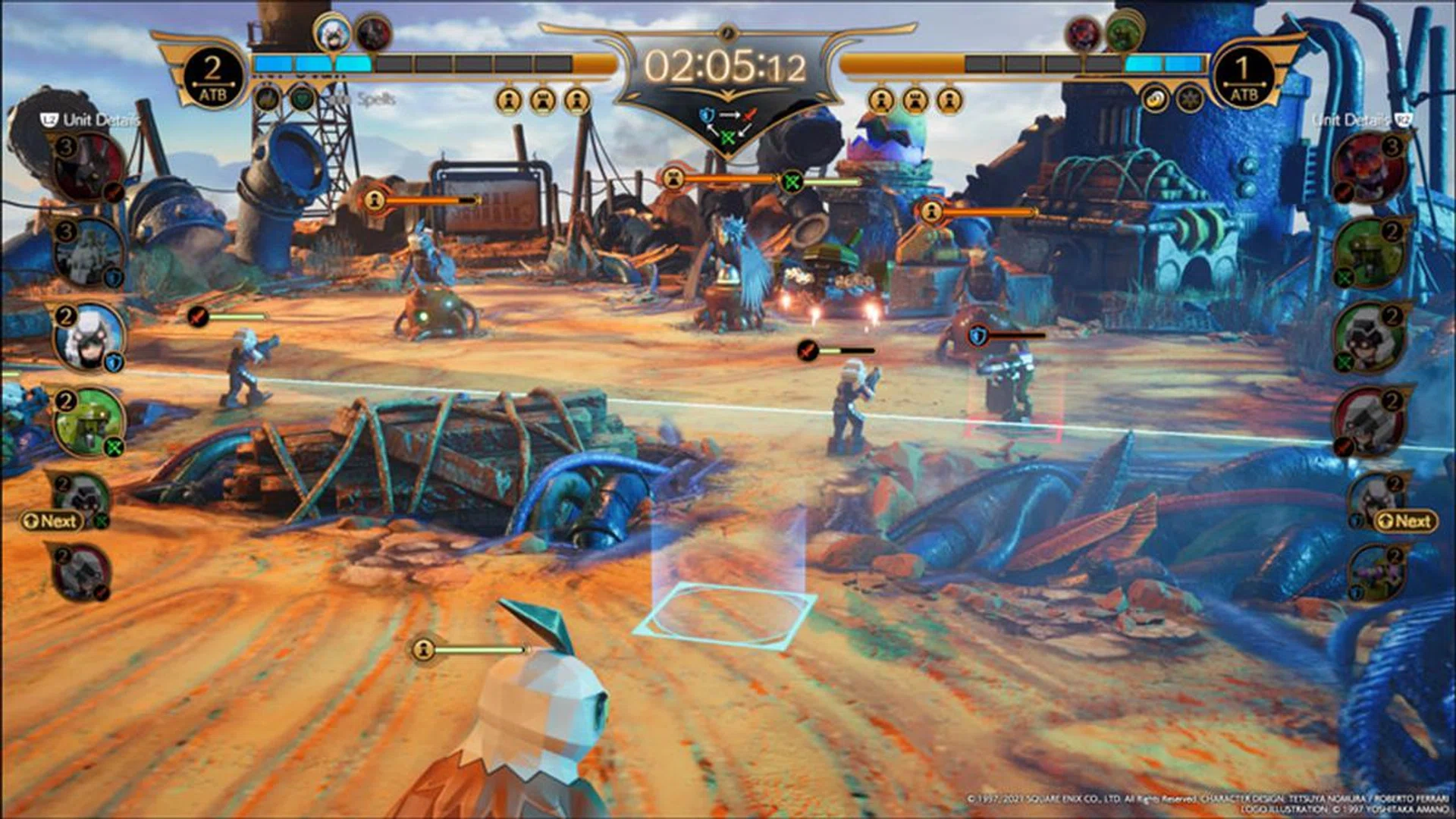1456x819 pixels.
Task: Click the white-haired leader portrait above your ATB gauge
Action: pyautogui.click(x=333, y=33)
